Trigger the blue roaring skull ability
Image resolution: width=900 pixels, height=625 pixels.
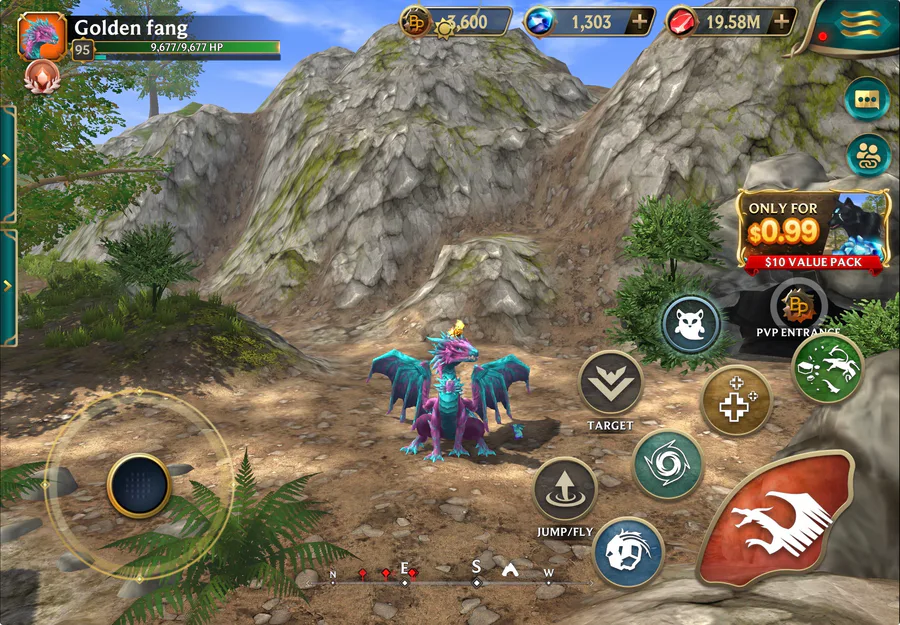pos(628,551)
